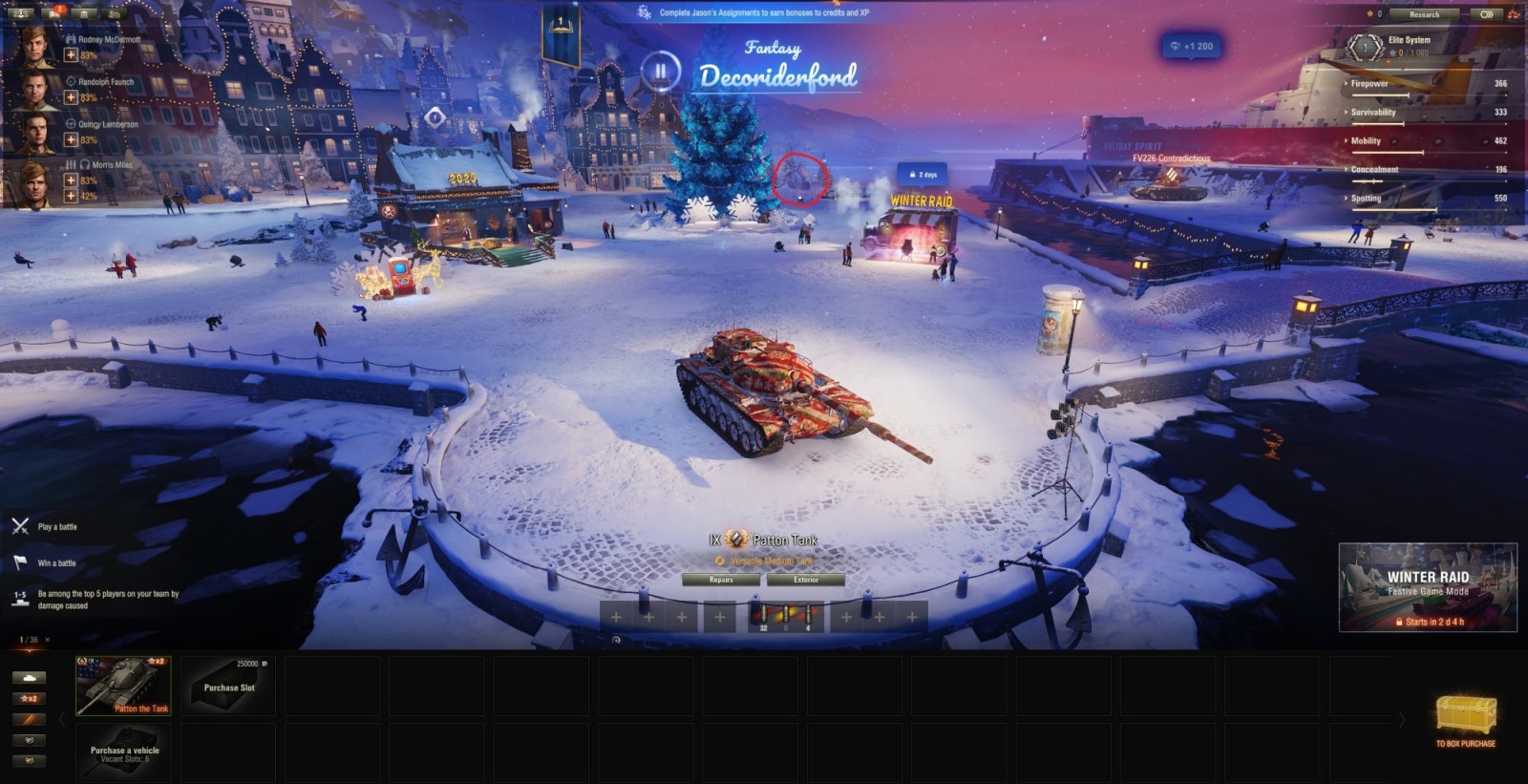Open the Win a battle mission

(55, 563)
